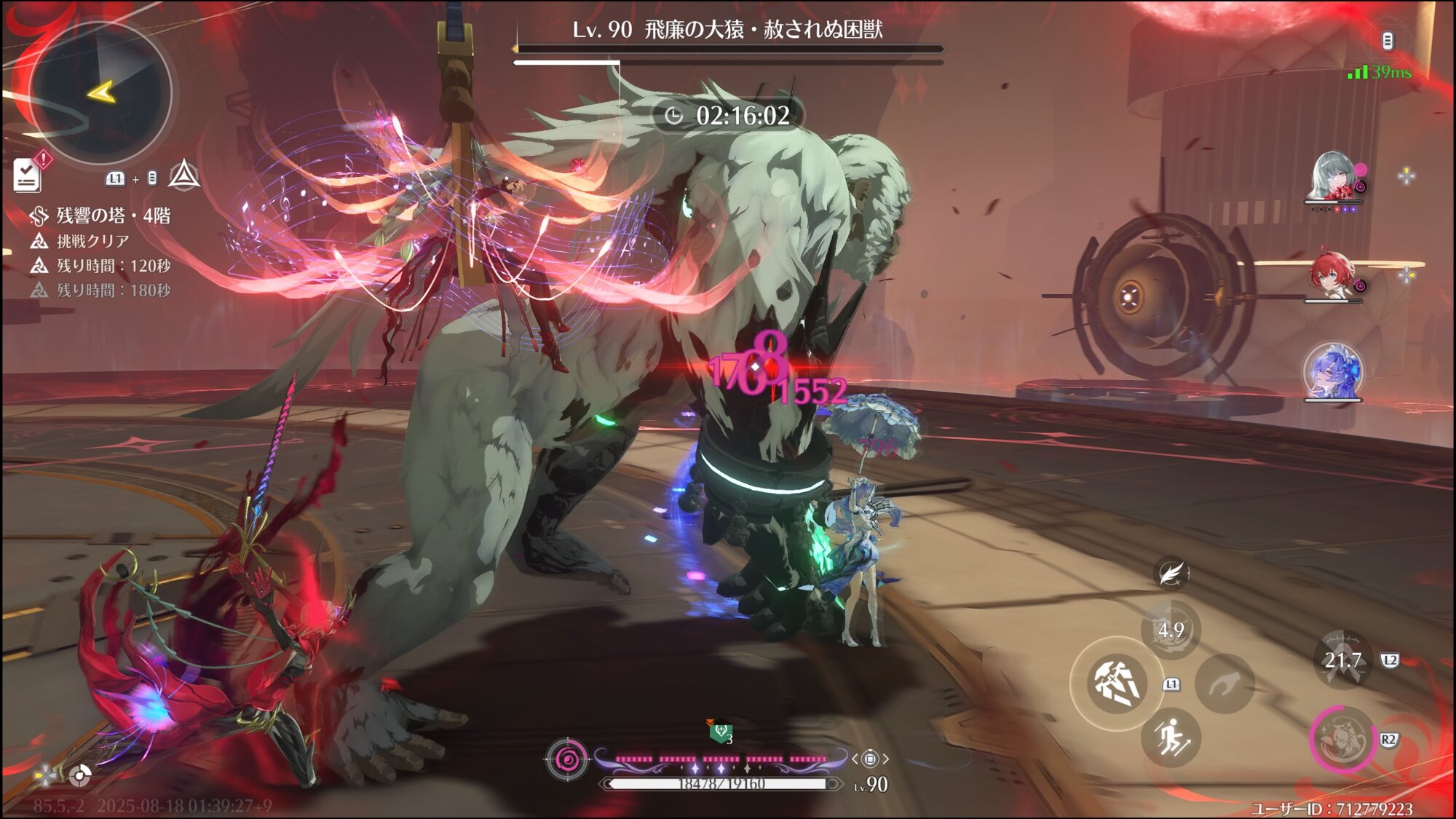Use the basic attack button
1456x819 pixels.
(x=1117, y=683)
